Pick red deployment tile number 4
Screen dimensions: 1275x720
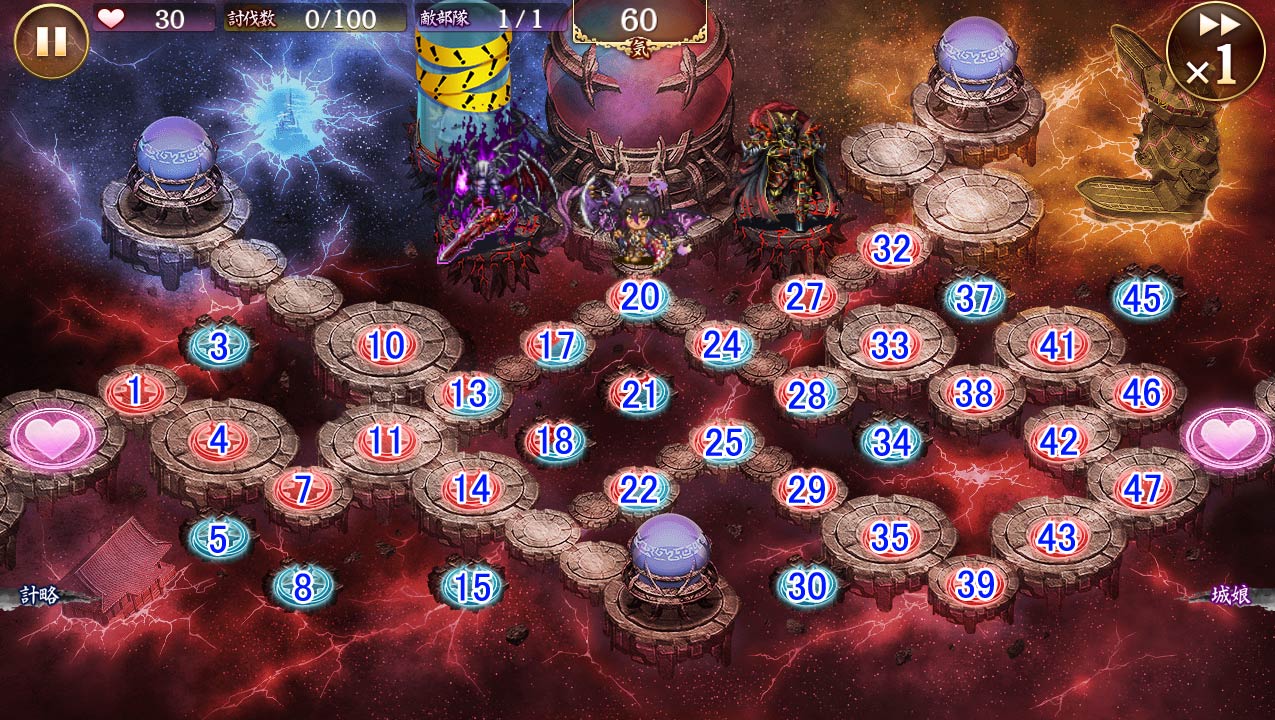coord(219,440)
